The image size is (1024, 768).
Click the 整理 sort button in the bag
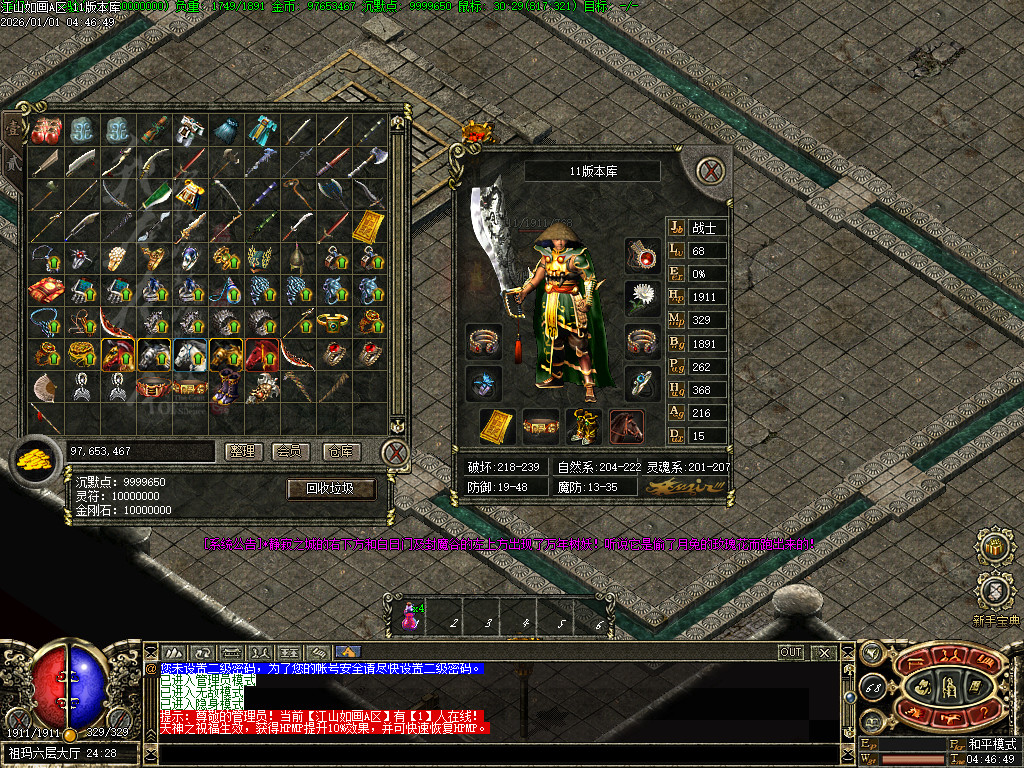(241, 452)
